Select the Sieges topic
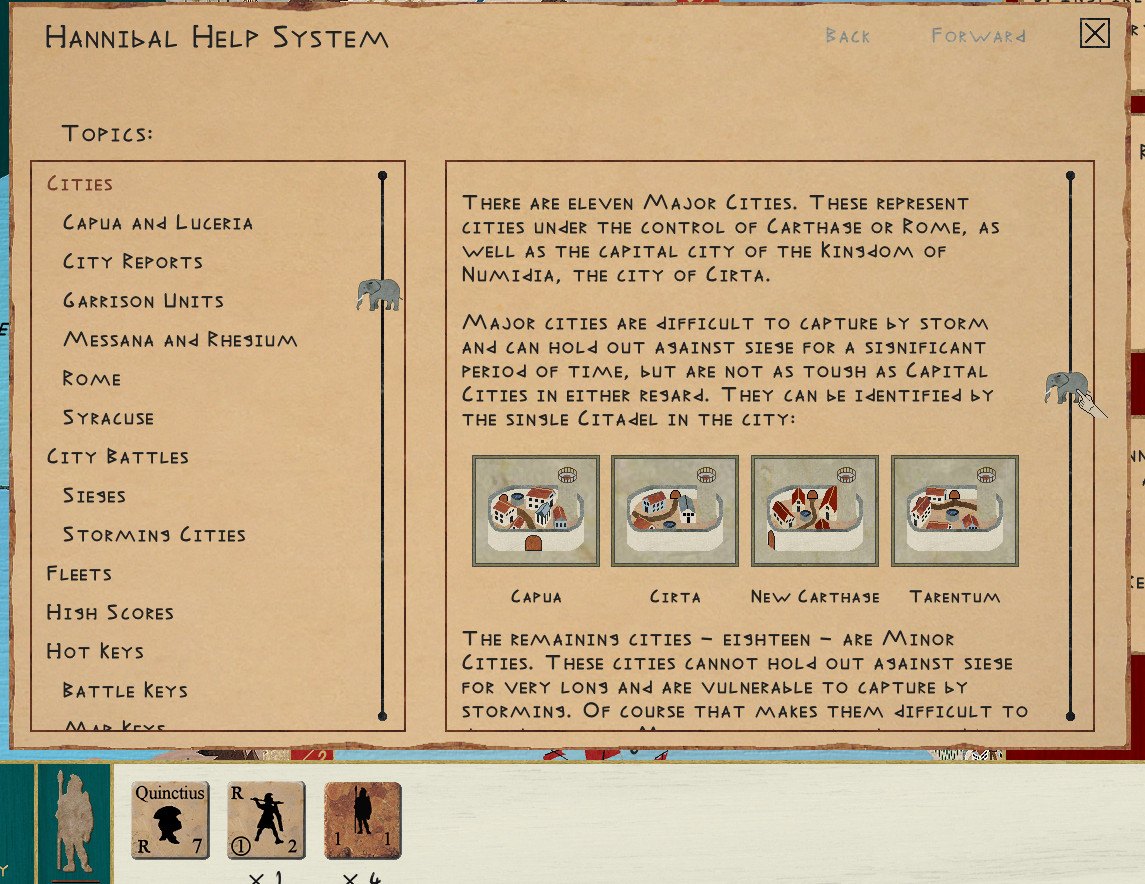The width and height of the screenshot is (1145, 884). click(x=94, y=496)
